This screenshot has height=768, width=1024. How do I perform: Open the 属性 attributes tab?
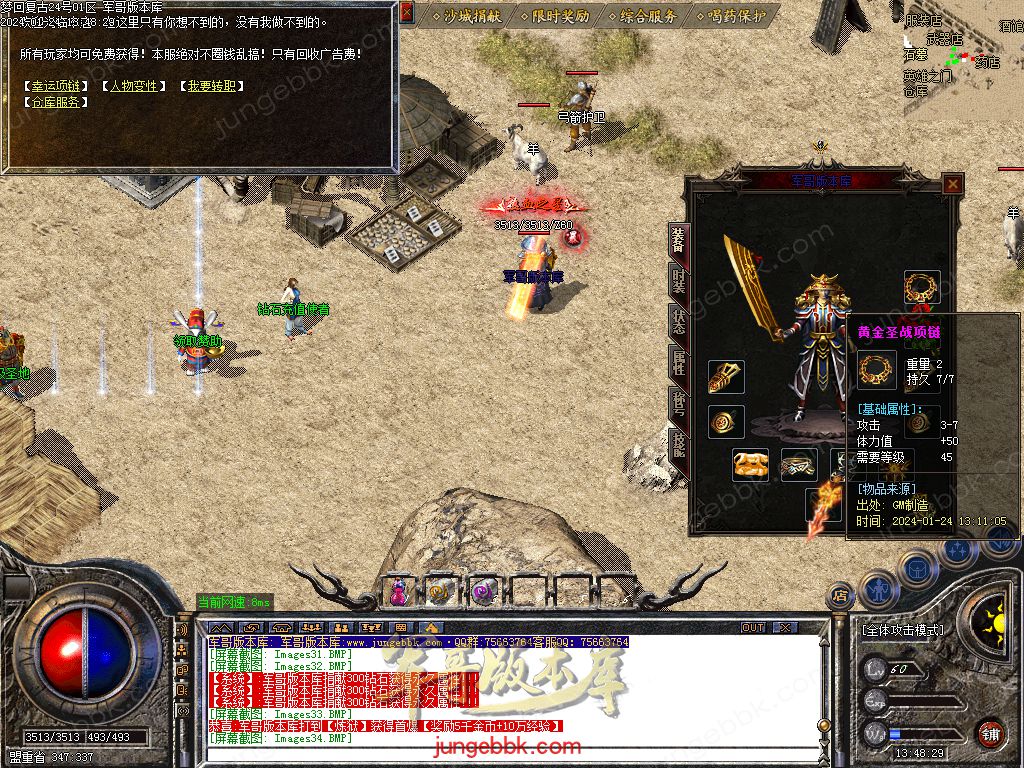tap(679, 364)
